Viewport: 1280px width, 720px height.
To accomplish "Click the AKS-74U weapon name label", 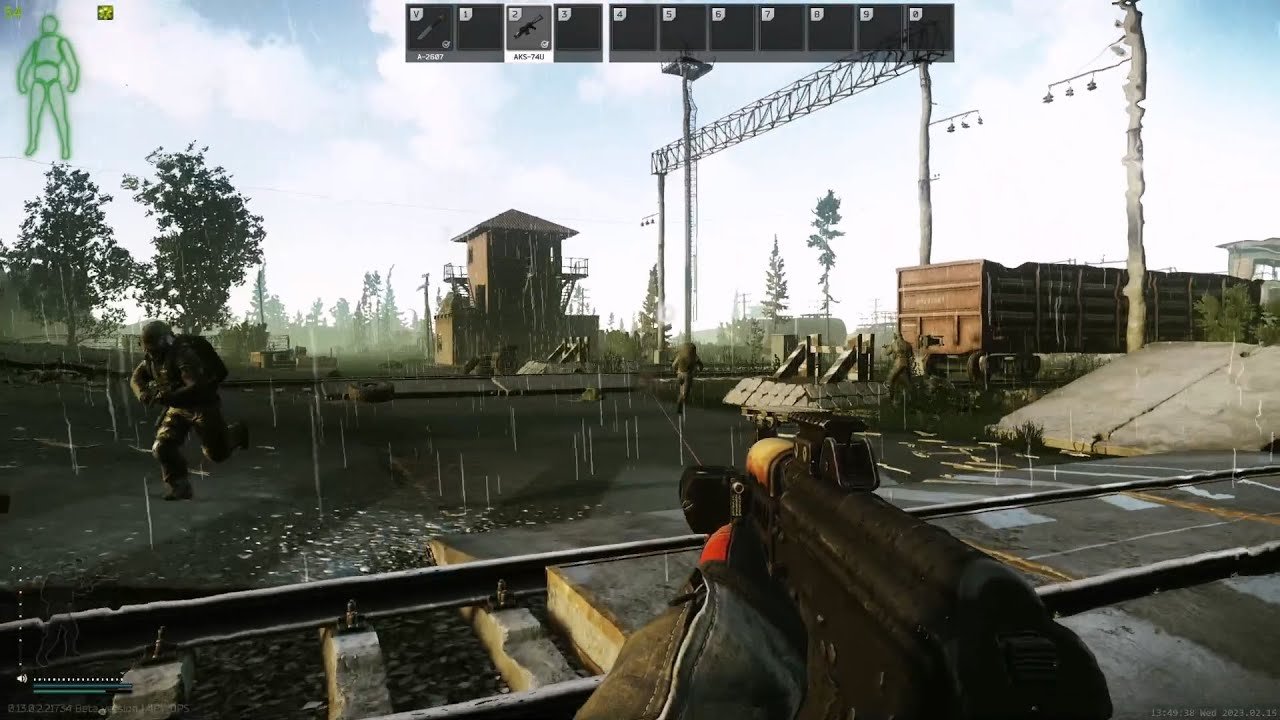I will tap(529, 58).
